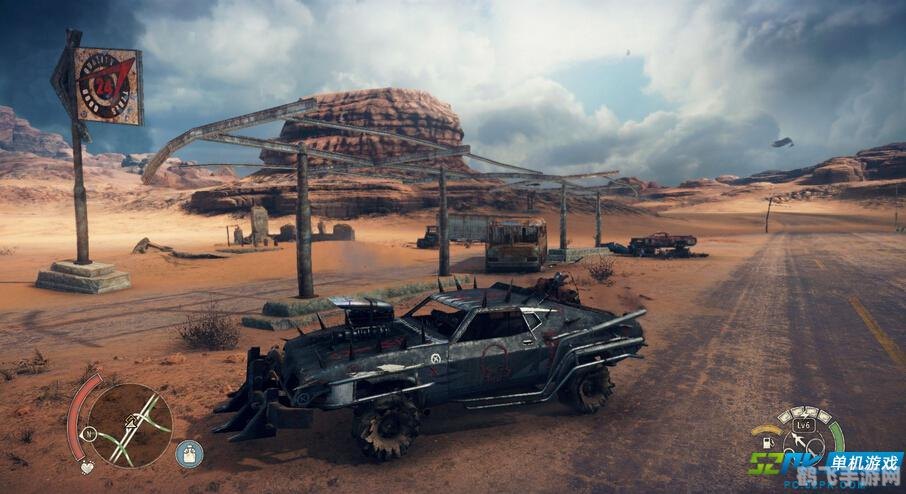This screenshot has width=906, height=494.
Task: Click the player arrow marker on minimap
Action: 131,421
